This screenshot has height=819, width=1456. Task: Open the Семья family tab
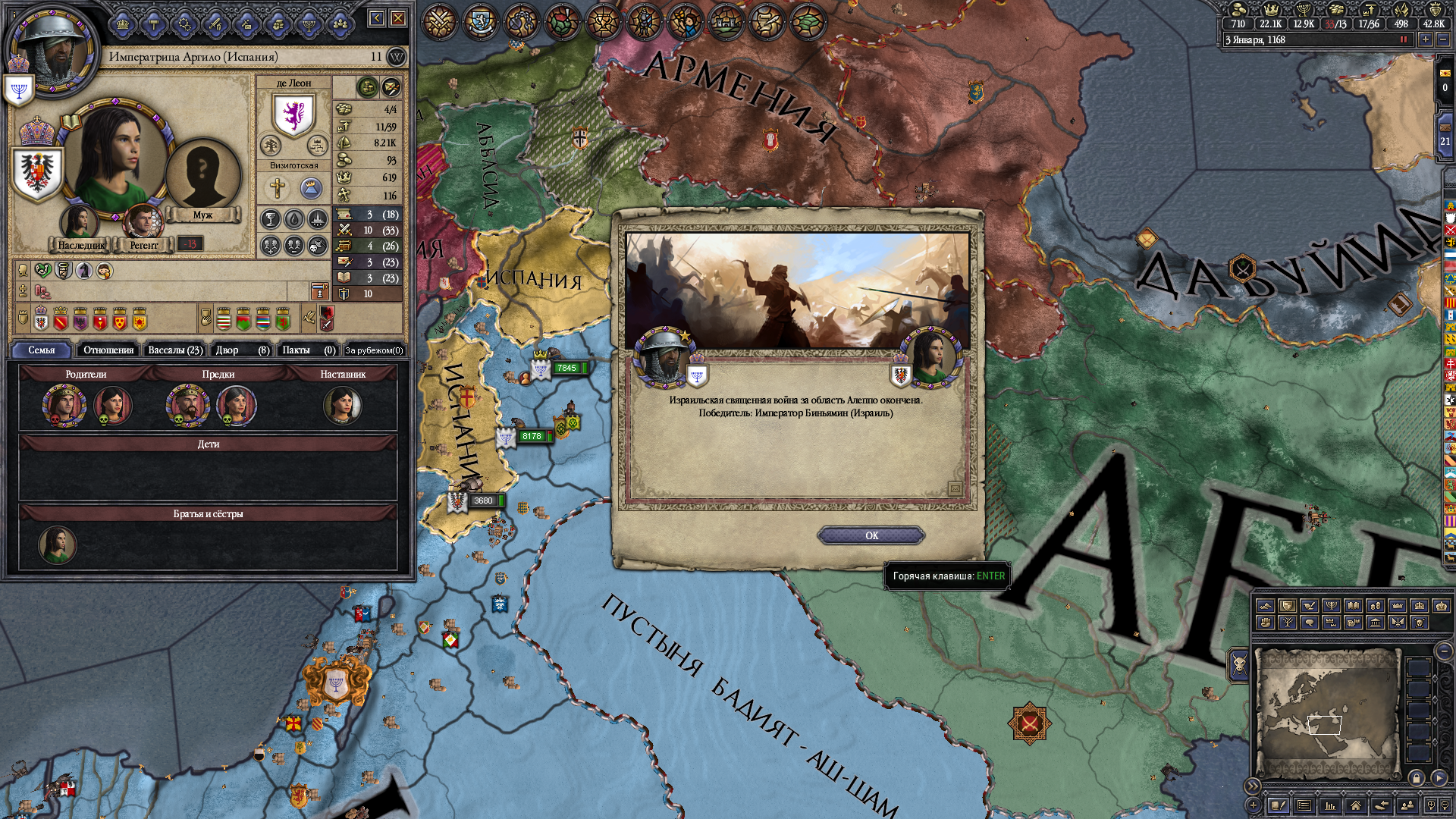click(42, 350)
